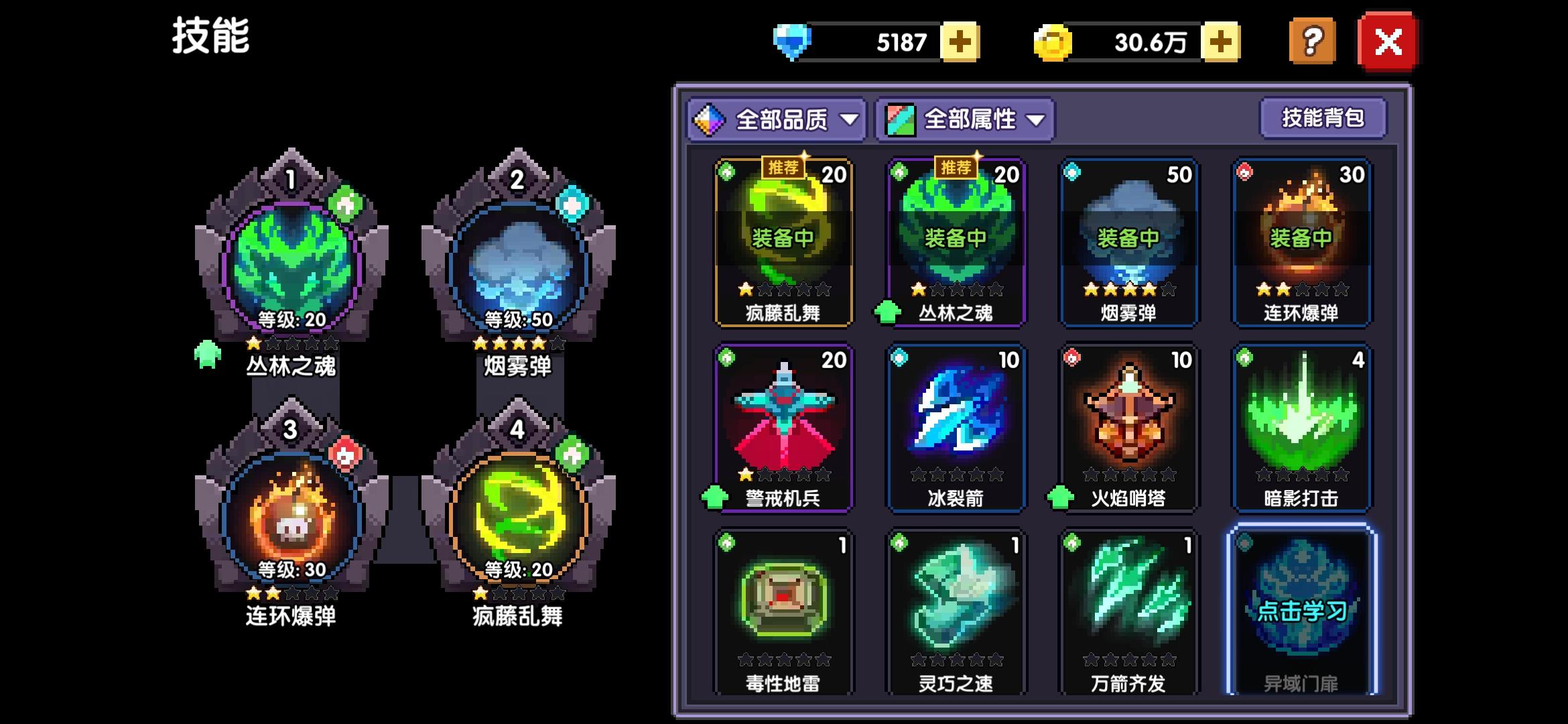
Task: Open the 警戒机兵 skill card
Action: 784,429
